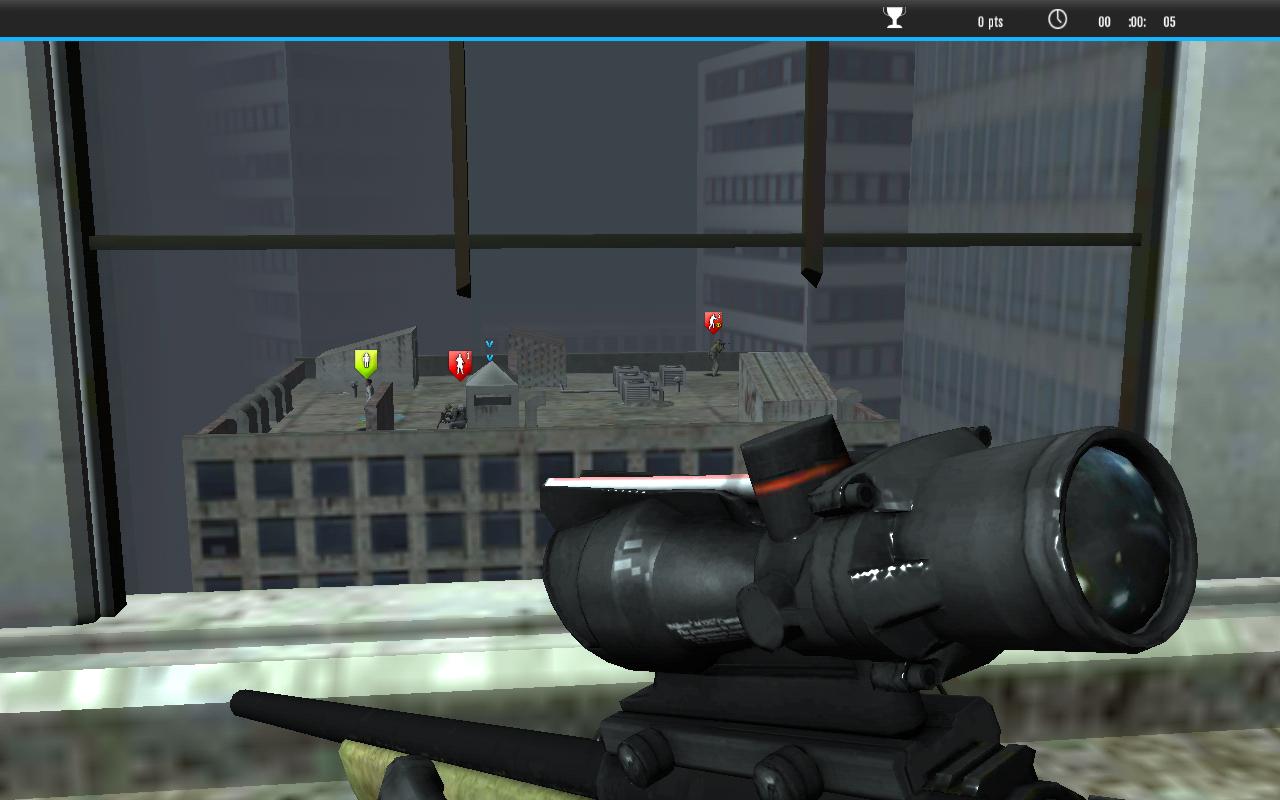Click the red enemy marker numbered 3

pyautogui.click(x=713, y=322)
